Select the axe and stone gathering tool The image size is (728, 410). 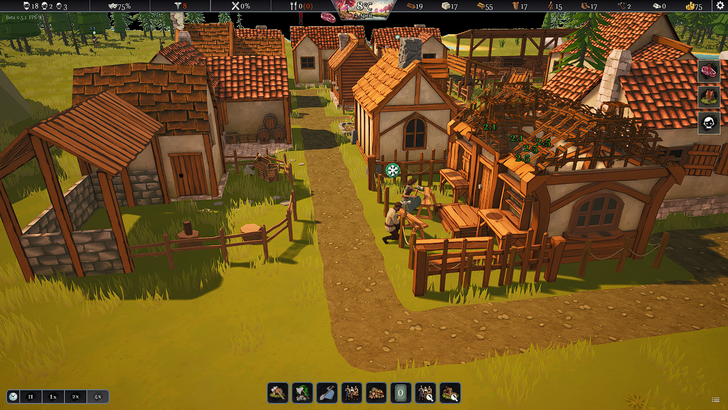303,393
